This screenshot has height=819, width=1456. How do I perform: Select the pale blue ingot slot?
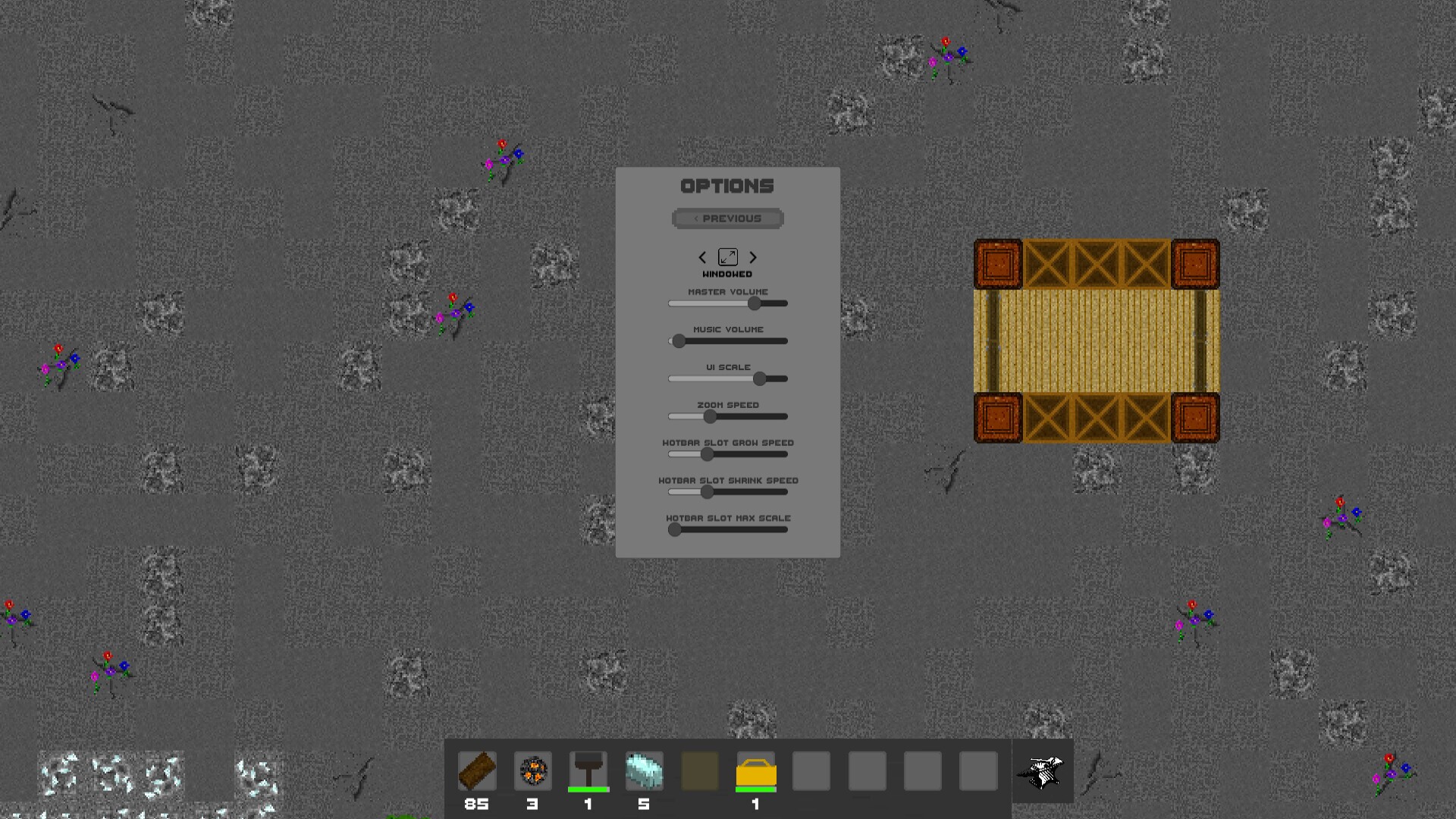644,771
